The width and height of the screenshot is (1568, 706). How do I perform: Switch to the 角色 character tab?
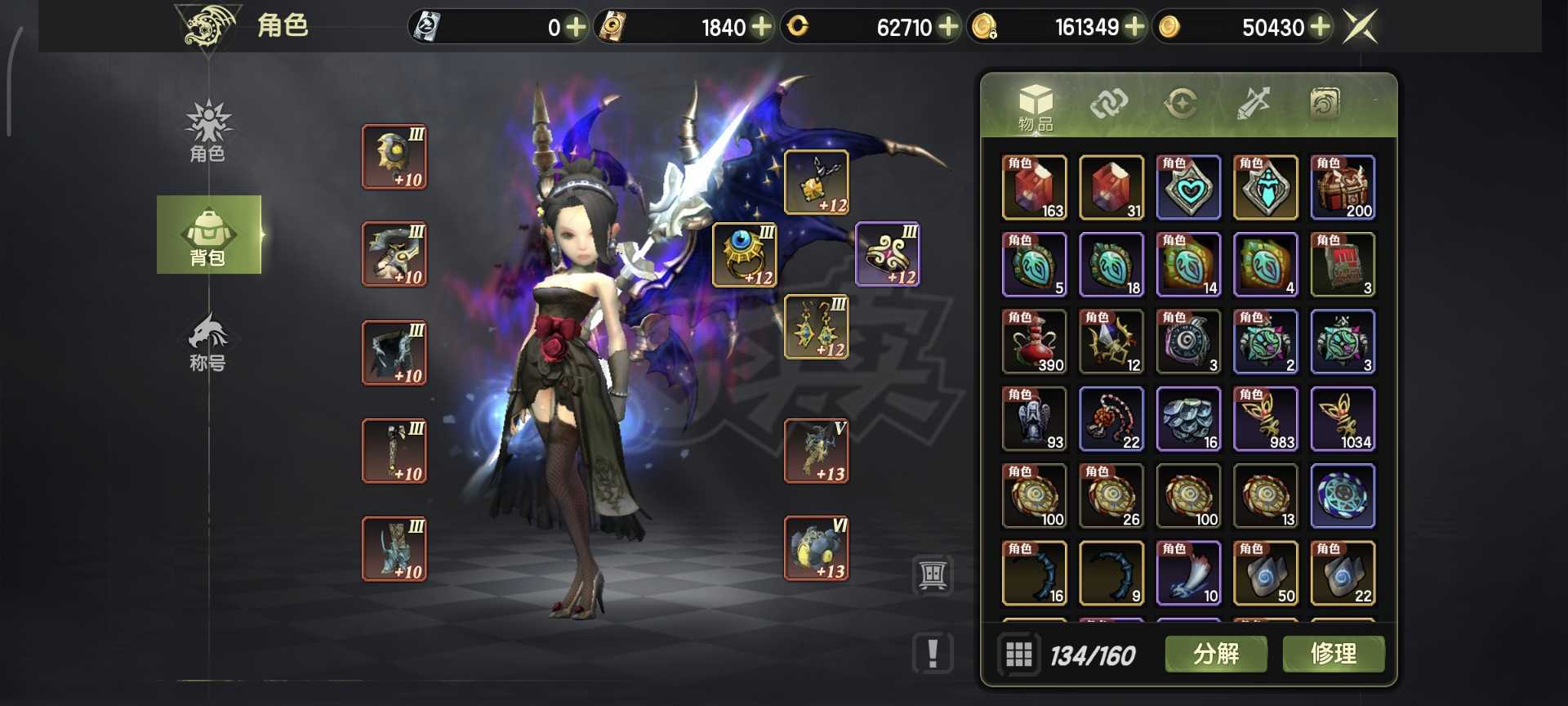click(x=207, y=131)
